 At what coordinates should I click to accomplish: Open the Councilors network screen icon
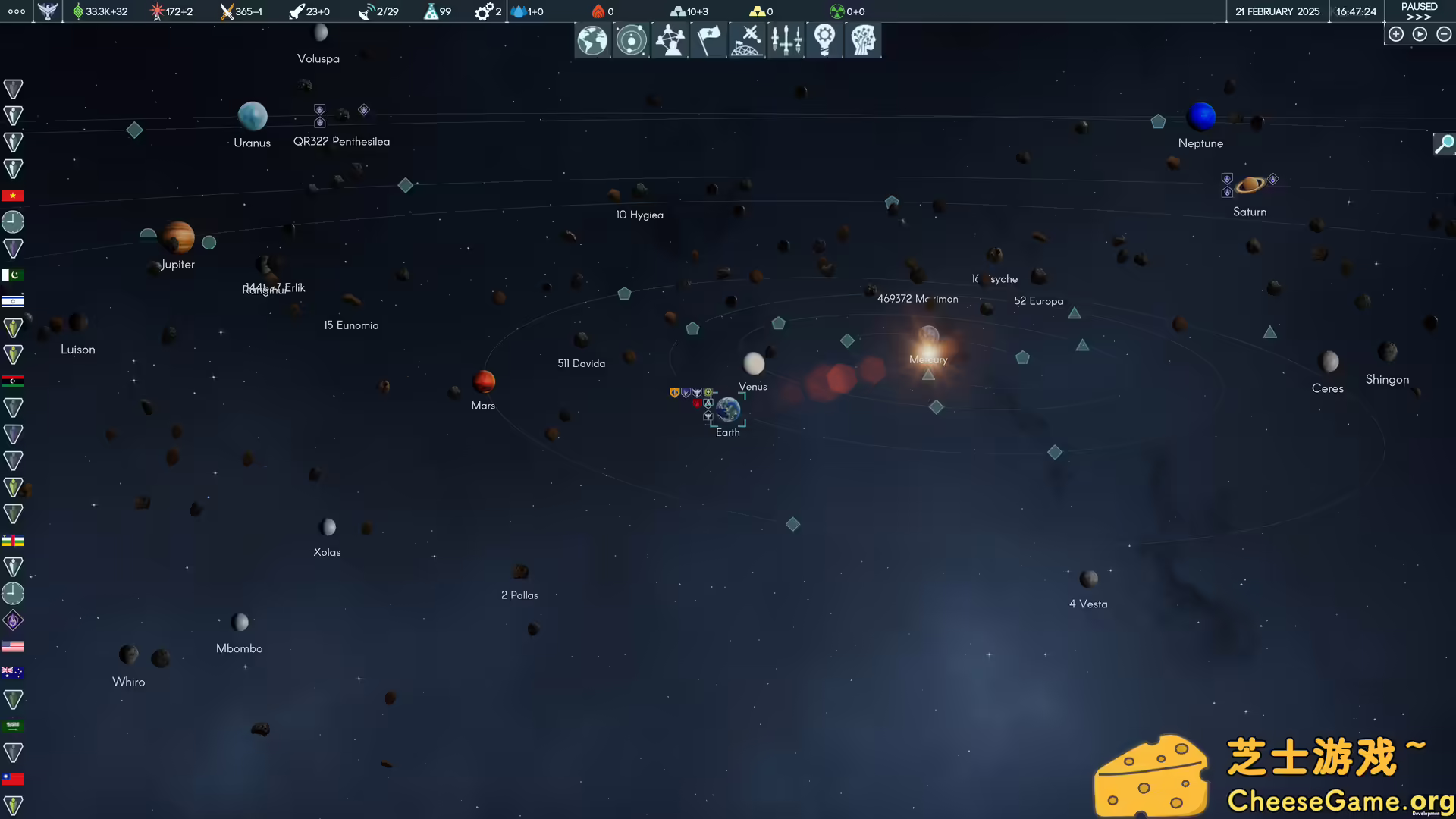pyautogui.click(x=670, y=40)
